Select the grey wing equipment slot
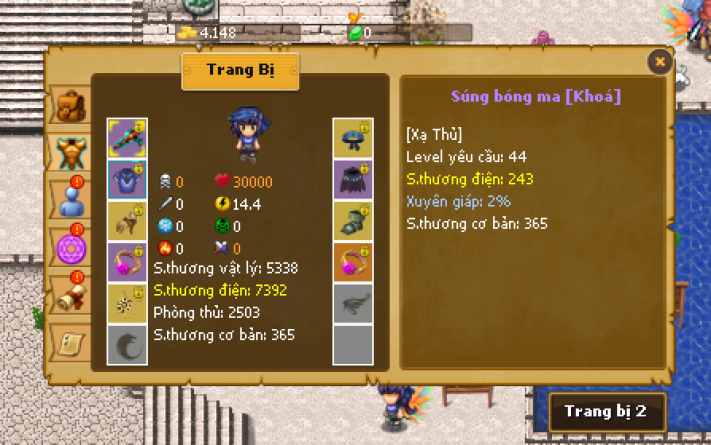This screenshot has width=711, height=445. click(x=353, y=303)
